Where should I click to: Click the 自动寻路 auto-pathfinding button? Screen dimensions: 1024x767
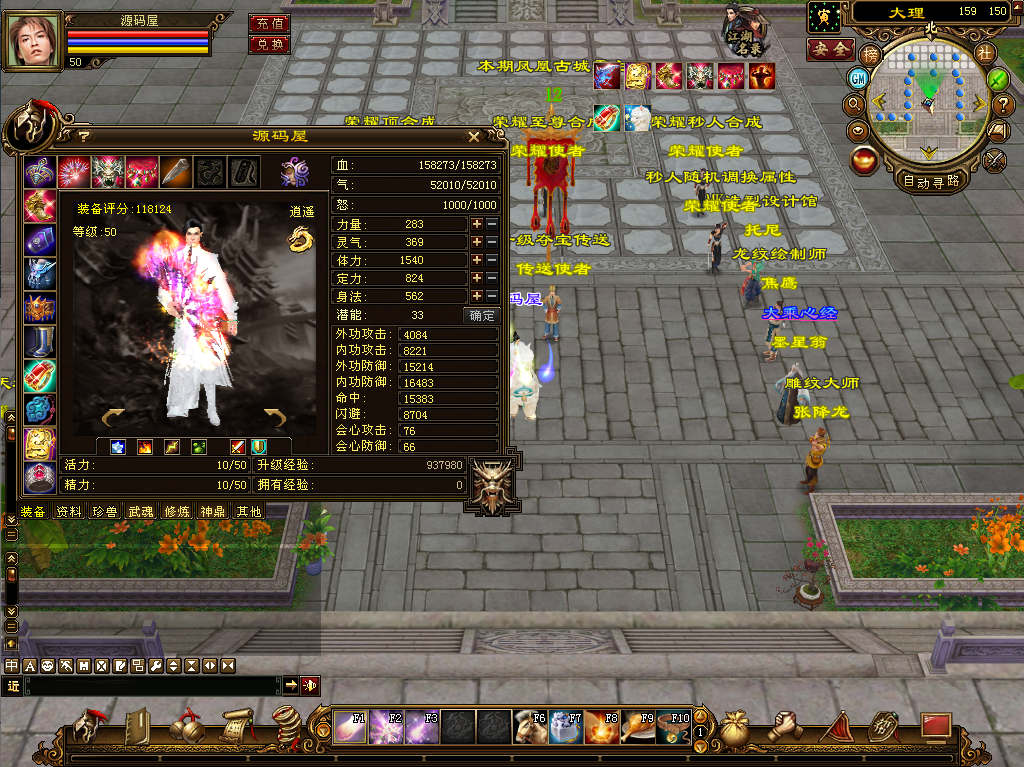[930, 181]
